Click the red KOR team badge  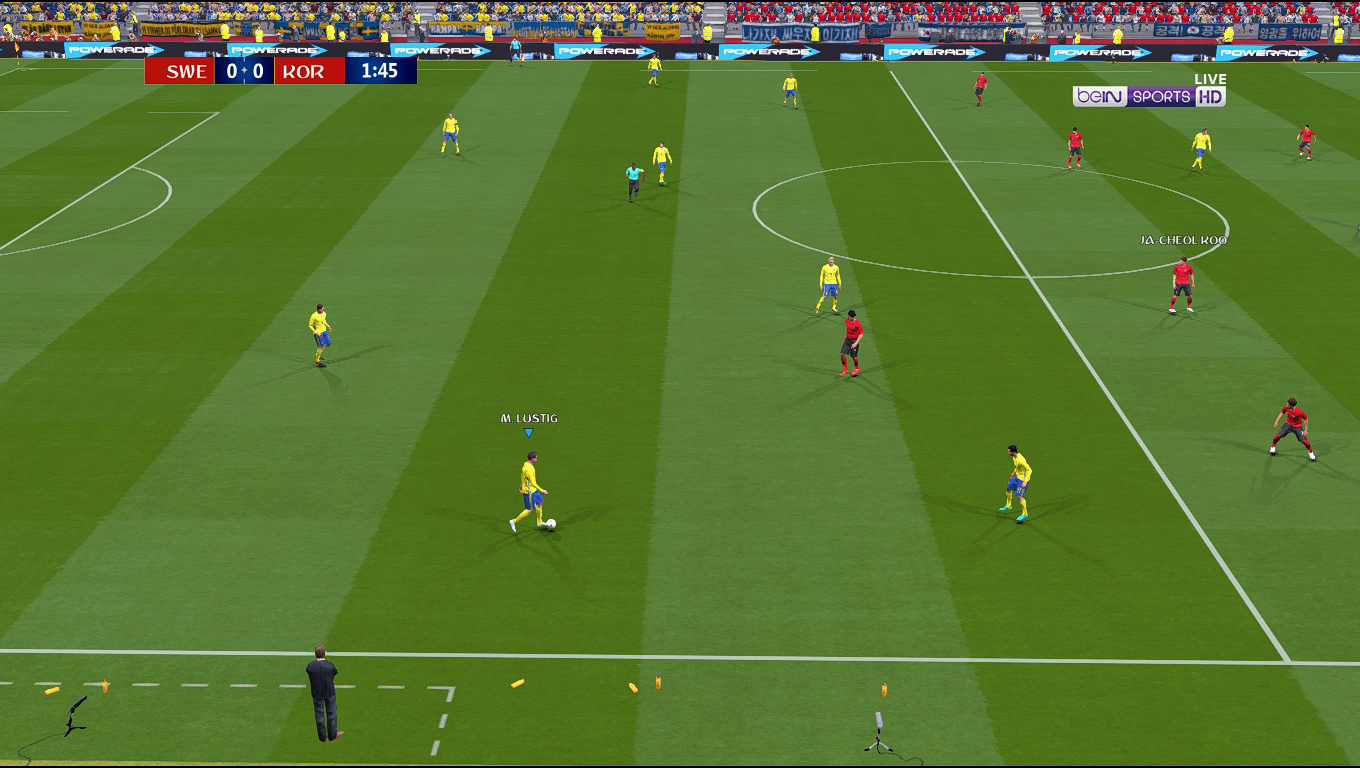coord(310,71)
